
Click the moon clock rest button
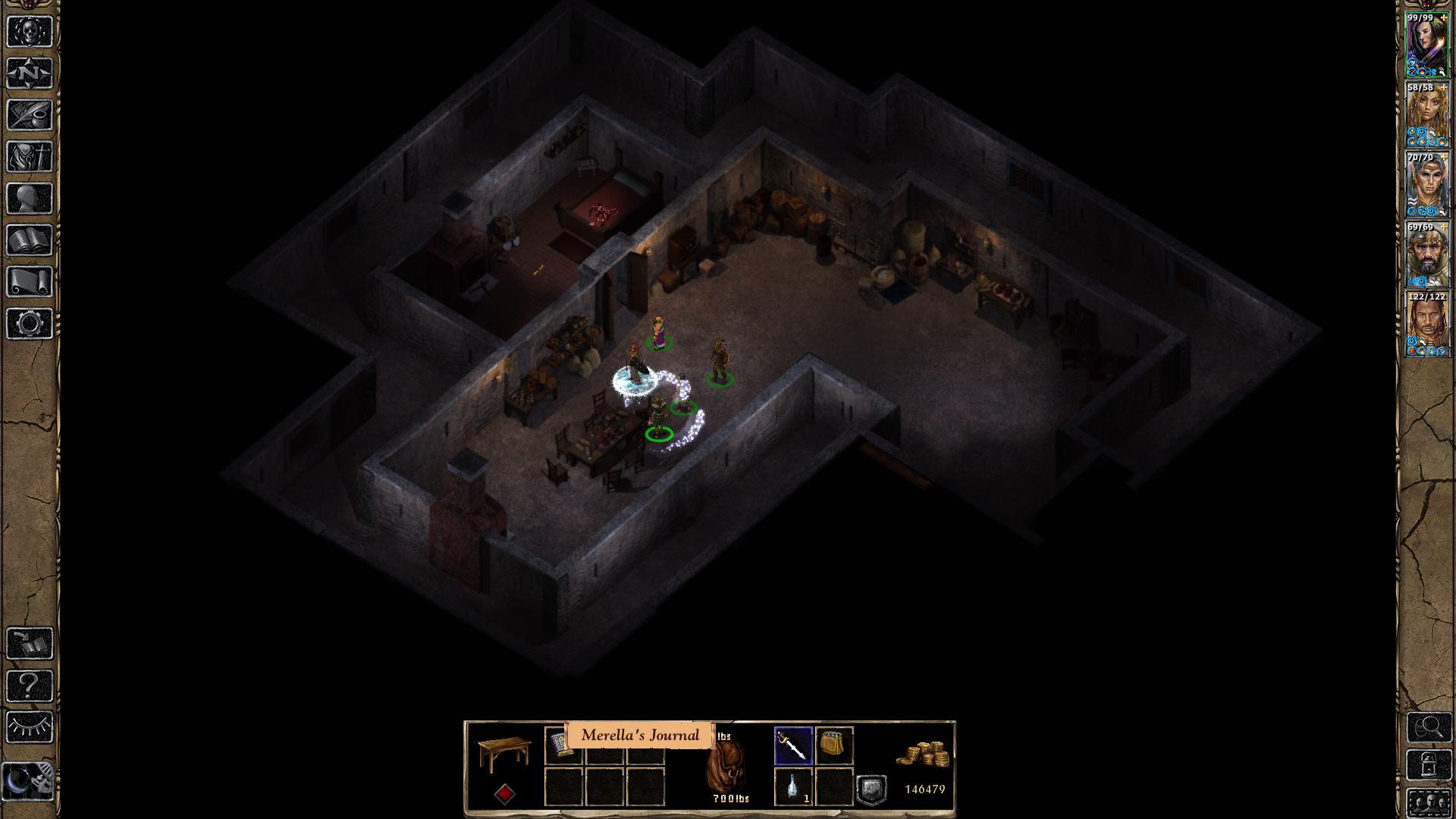tap(30, 781)
